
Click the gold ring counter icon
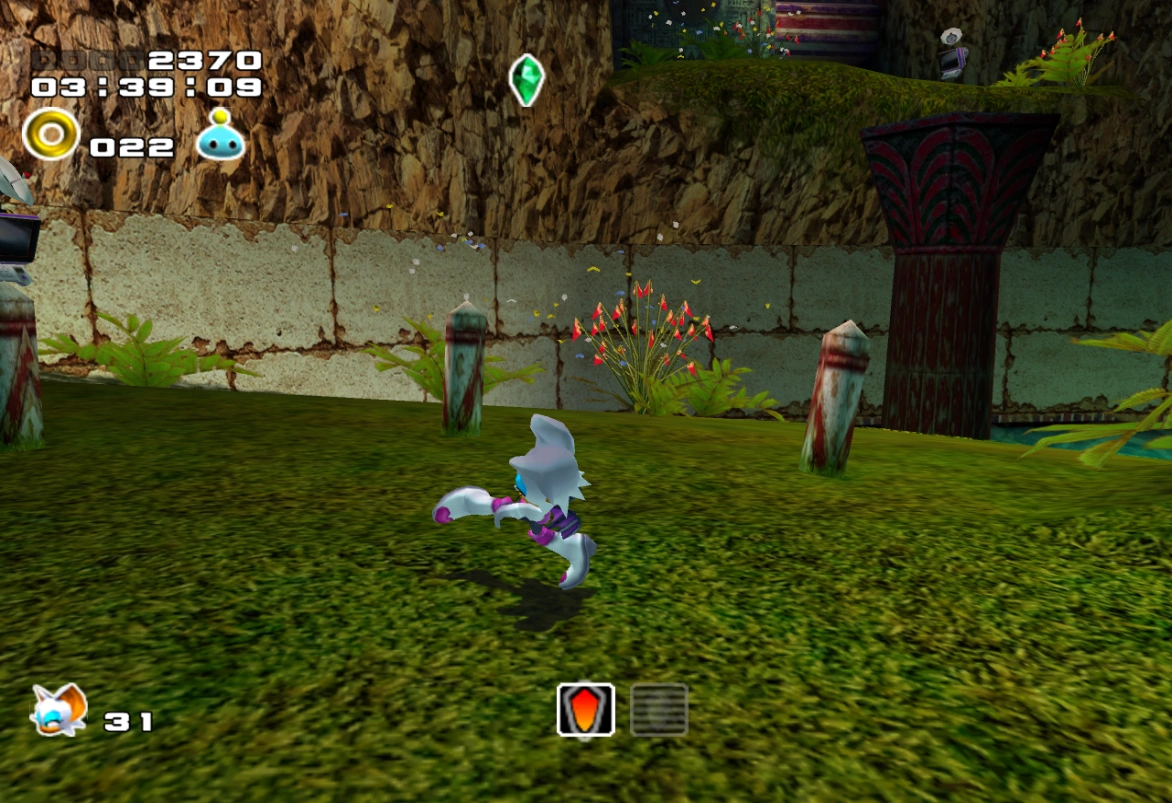[51, 134]
